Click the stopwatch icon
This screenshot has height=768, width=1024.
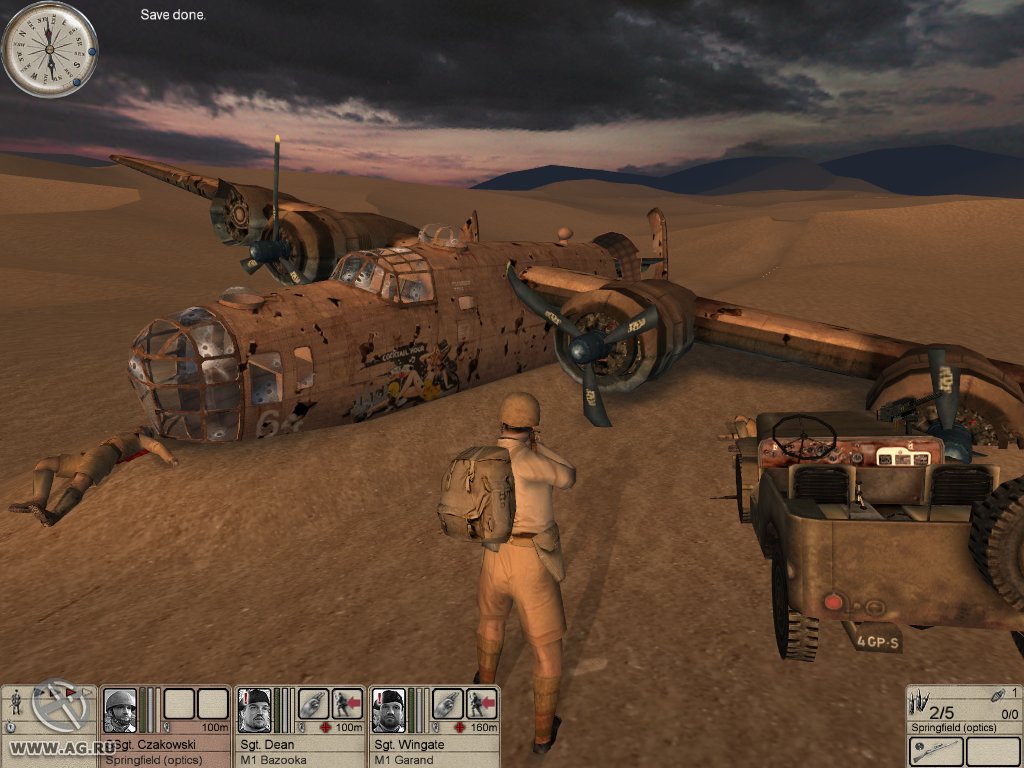pyautogui.click(x=9, y=727)
